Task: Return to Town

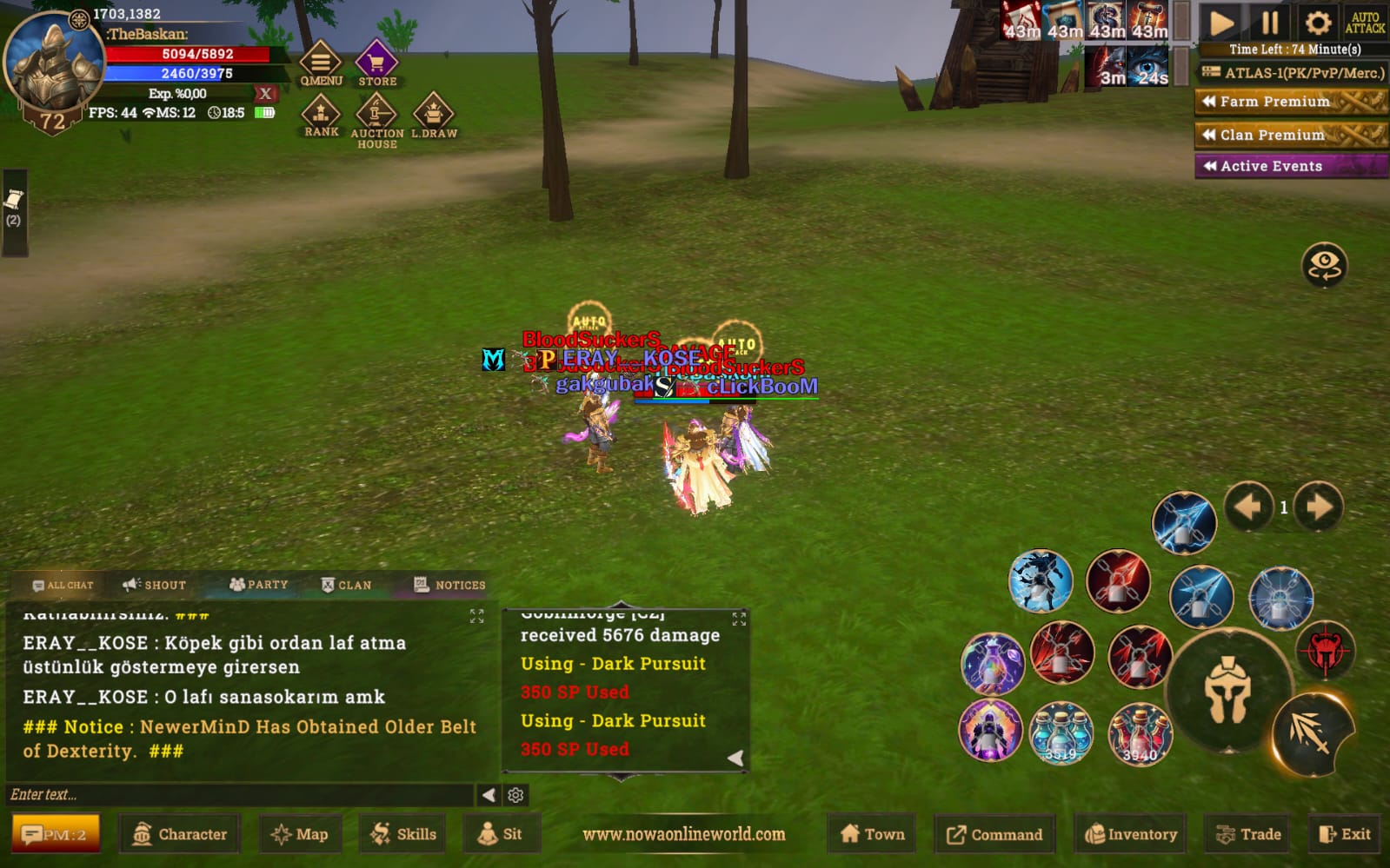Action: [873, 834]
